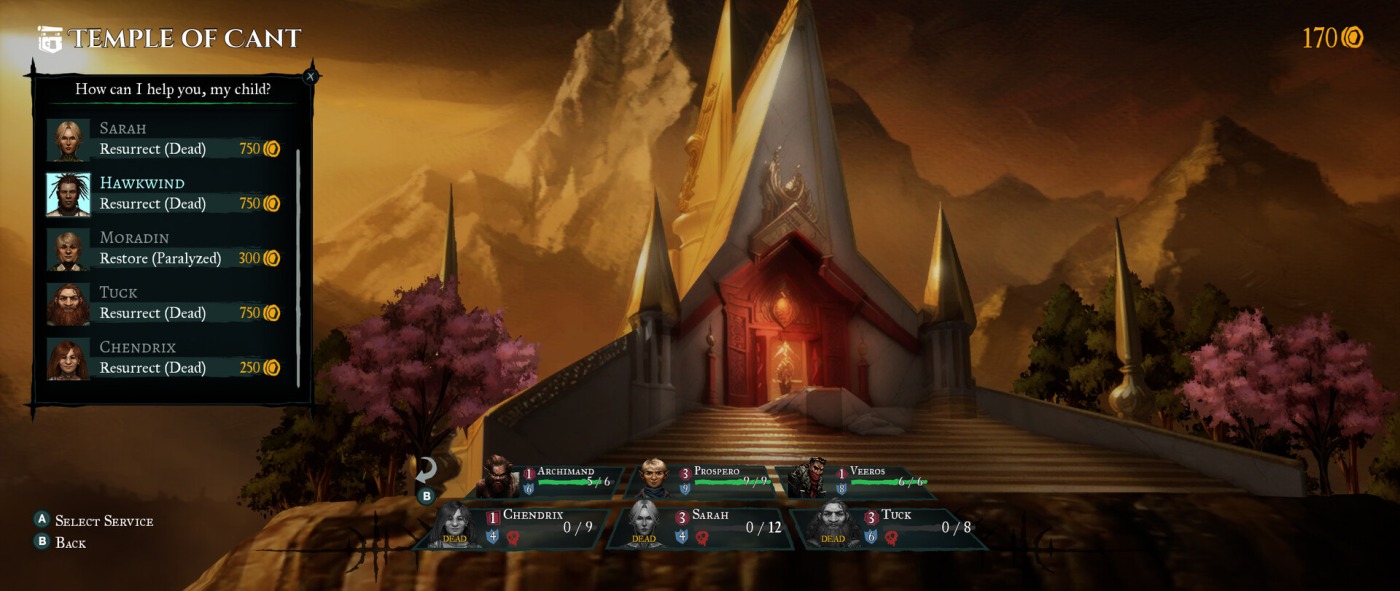Screen dimensions: 1400x591
Task: Select dead Sarah's party panel
Action: (x=705, y=527)
